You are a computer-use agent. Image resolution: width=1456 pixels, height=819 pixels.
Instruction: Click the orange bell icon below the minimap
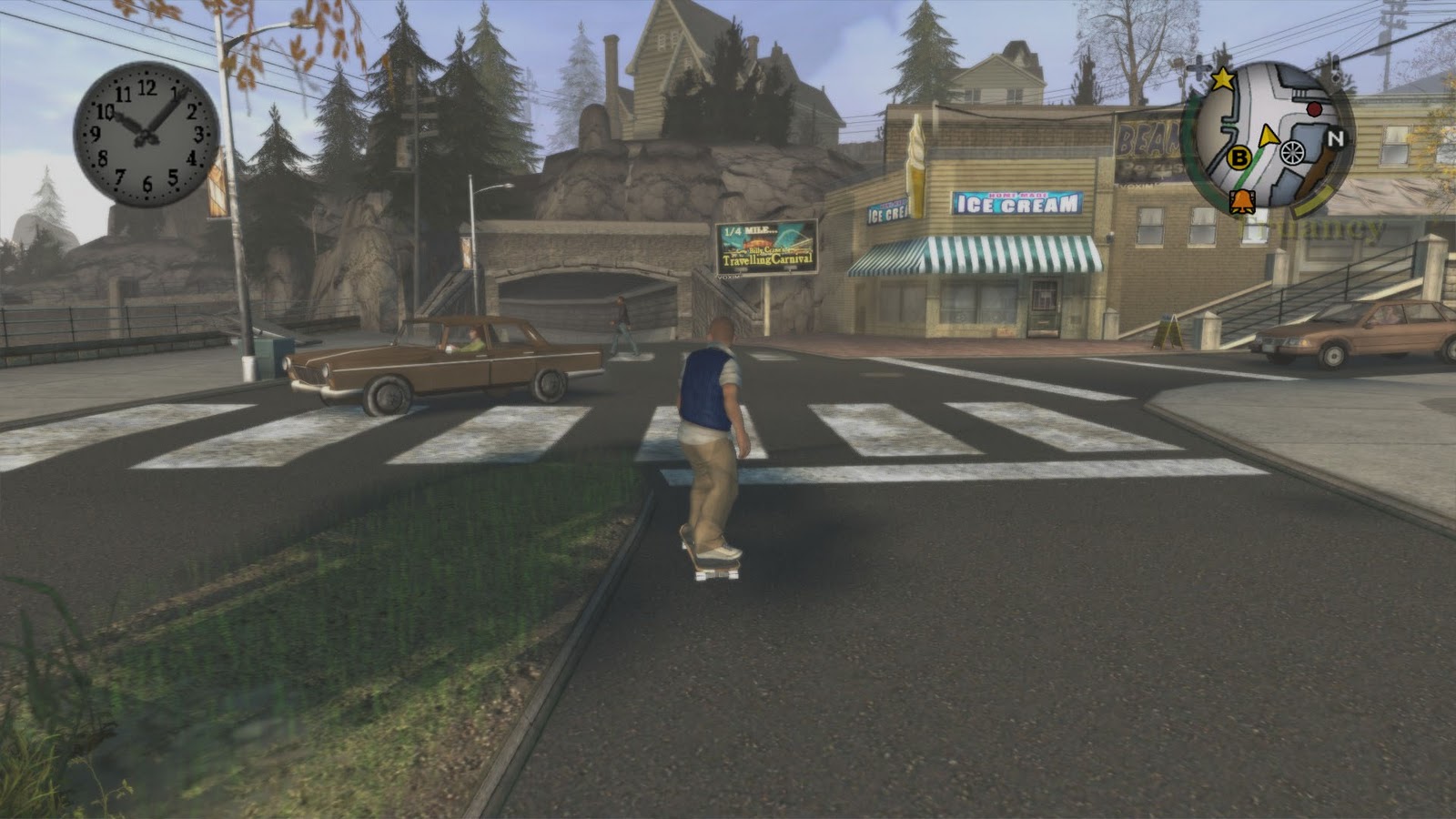(1239, 202)
